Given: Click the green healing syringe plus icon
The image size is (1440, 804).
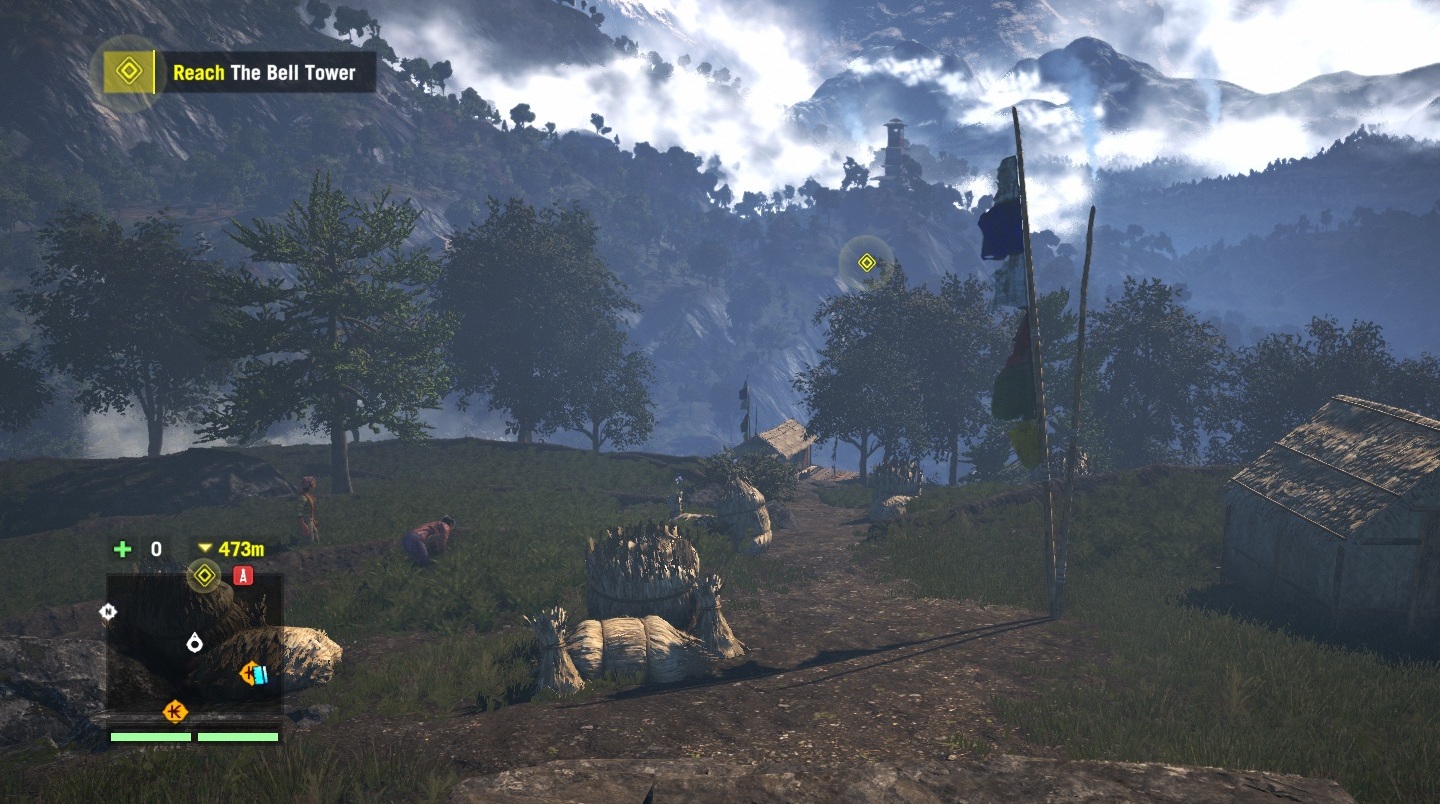Looking at the screenshot, I should (122, 549).
